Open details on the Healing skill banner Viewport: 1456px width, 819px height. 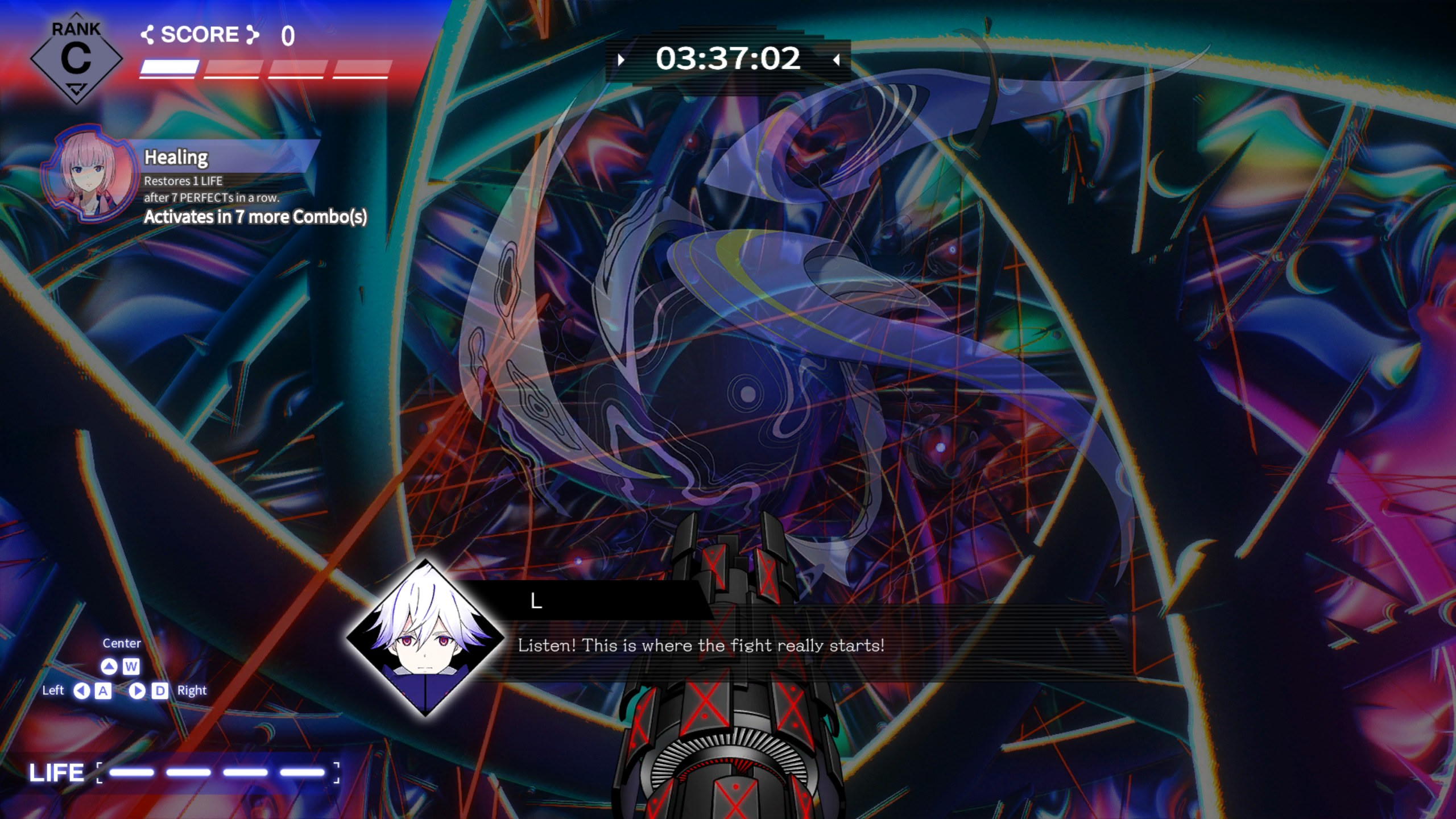coord(176,157)
